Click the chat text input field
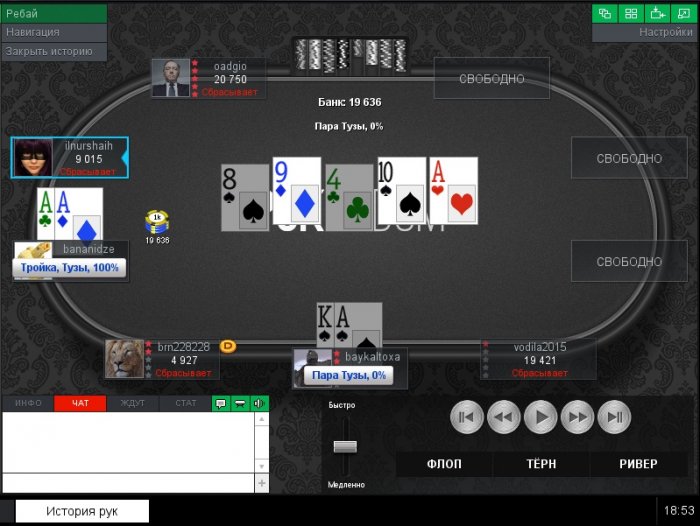Viewport: 700px width, 526px height. (128, 482)
